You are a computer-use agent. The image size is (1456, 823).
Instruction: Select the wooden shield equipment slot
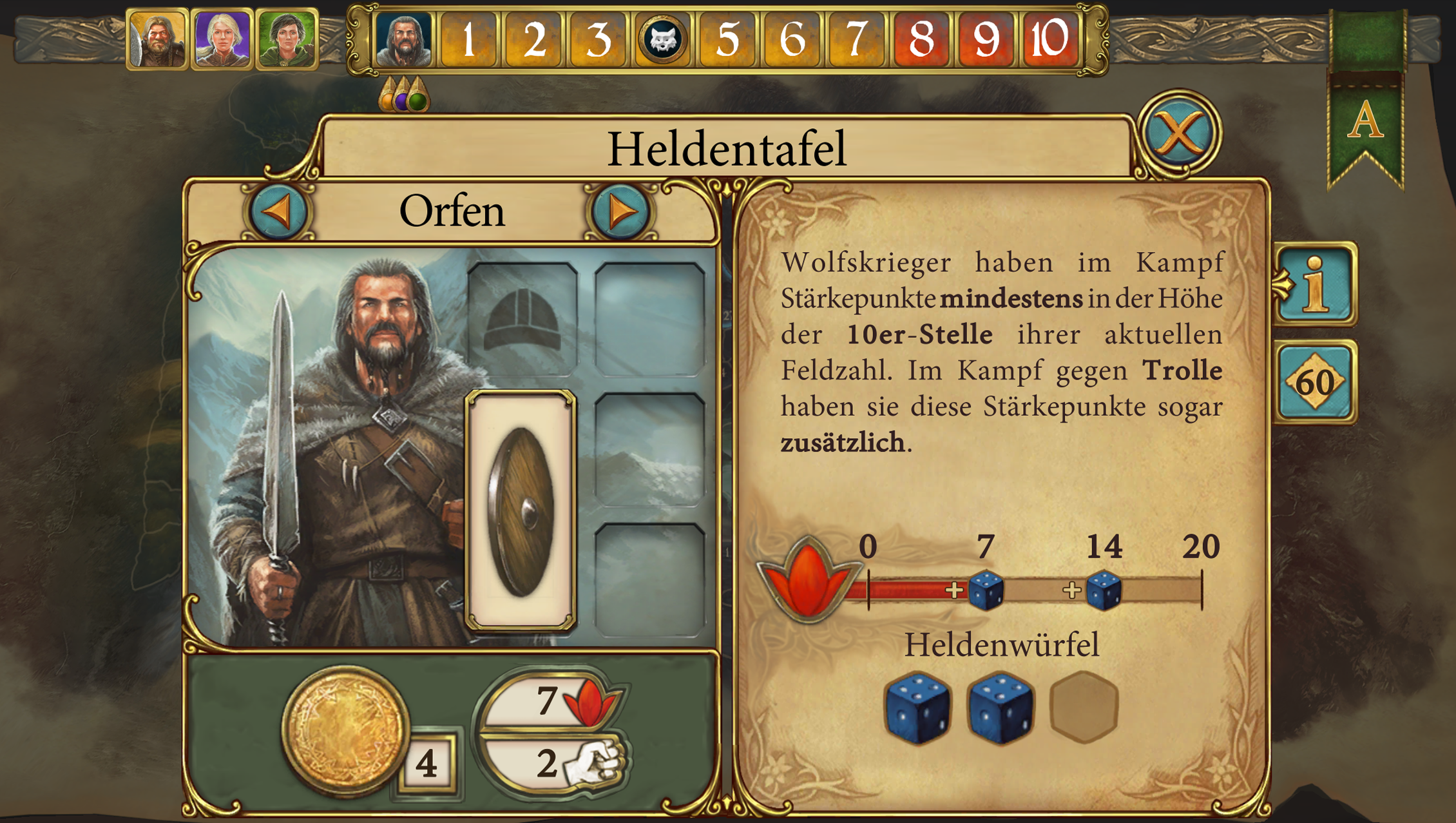pyautogui.click(x=521, y=510)
